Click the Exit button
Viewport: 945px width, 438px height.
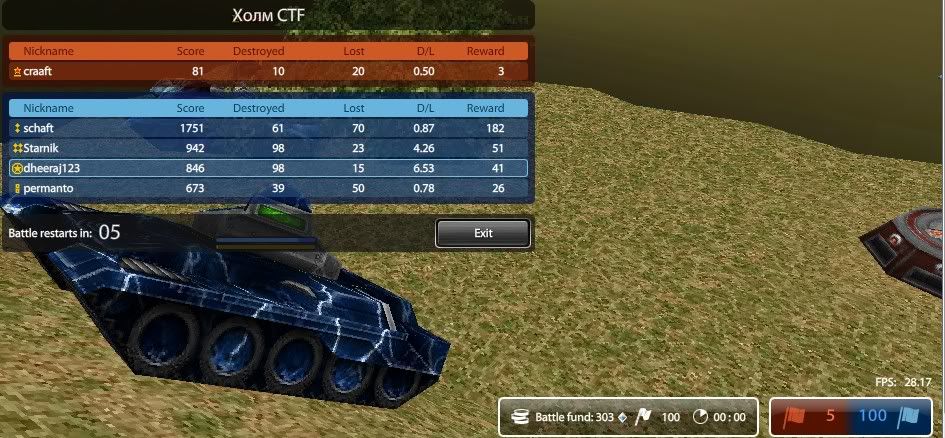[x=482, y=233]
